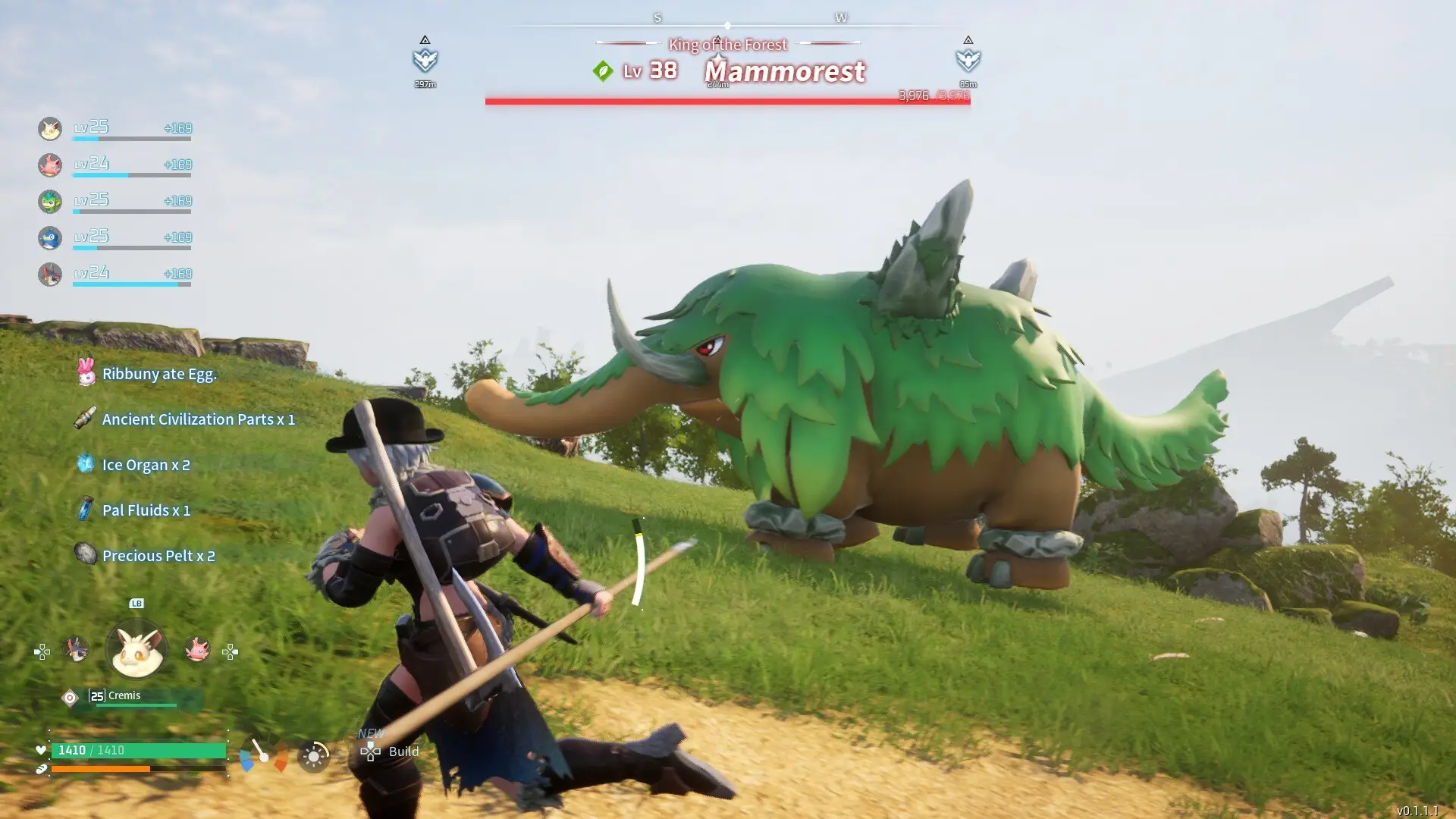Choose the green leafy pal in the party list
This screenshot has height=819, width=1456.
50,201
